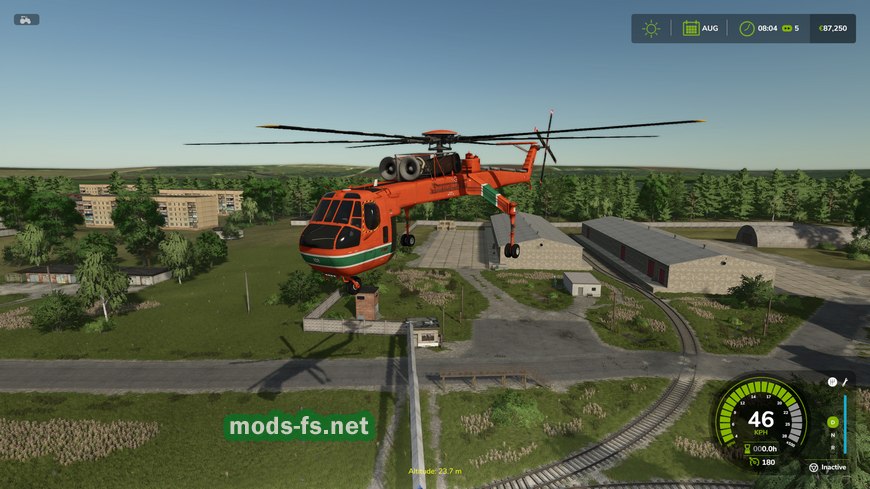Click the clock time icon
Screen dimensions: 870x489
click(x=747, y=28)
